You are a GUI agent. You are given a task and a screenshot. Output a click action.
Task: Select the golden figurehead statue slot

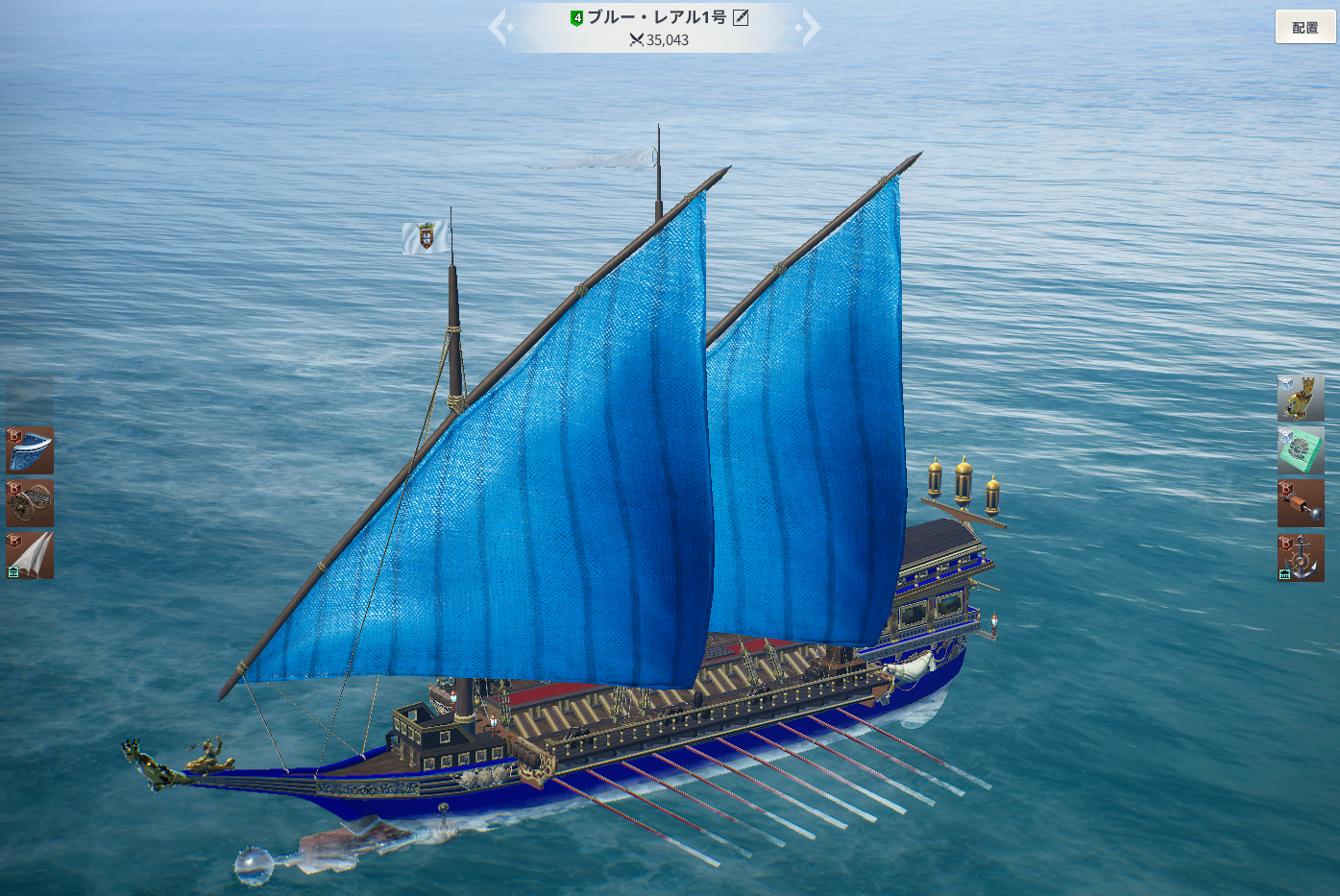tap(1301, 399)
